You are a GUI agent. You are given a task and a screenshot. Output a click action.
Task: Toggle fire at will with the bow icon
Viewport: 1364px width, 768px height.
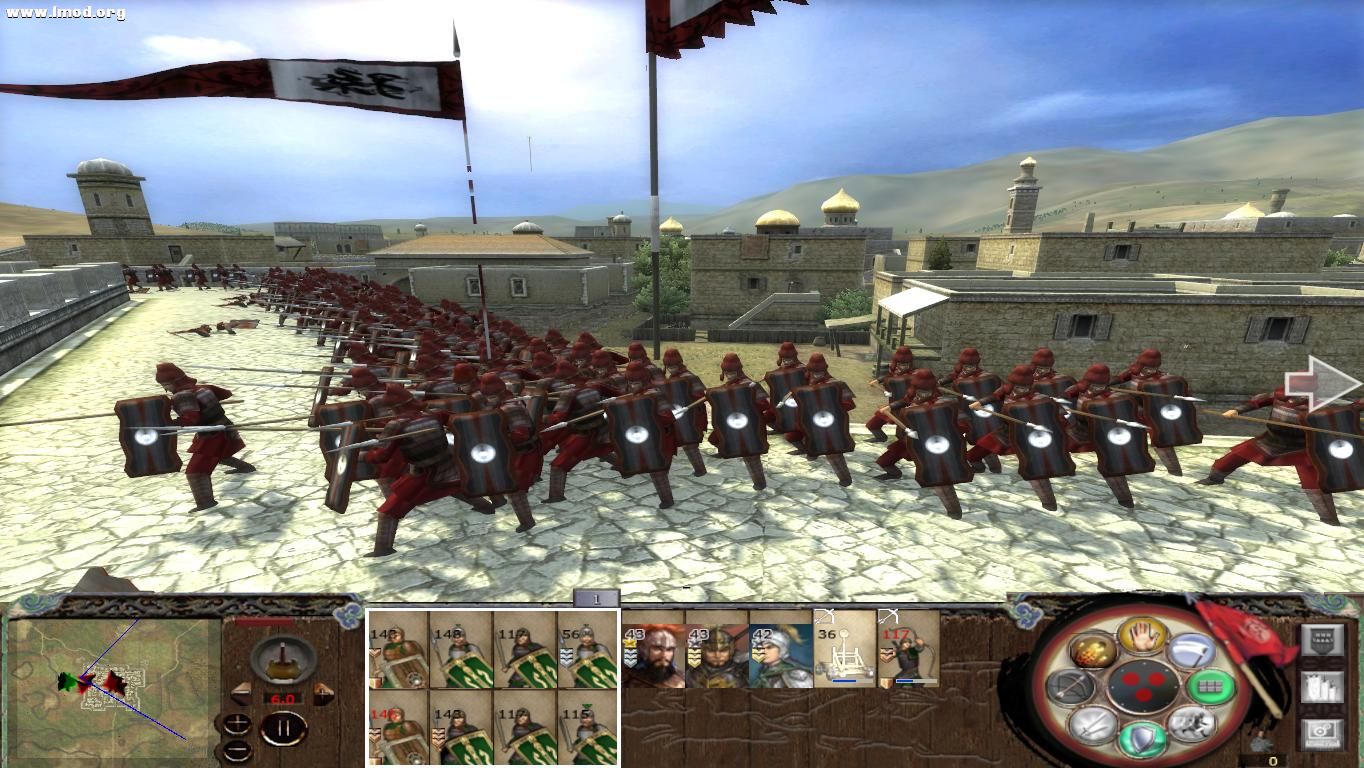(1071, 687)
